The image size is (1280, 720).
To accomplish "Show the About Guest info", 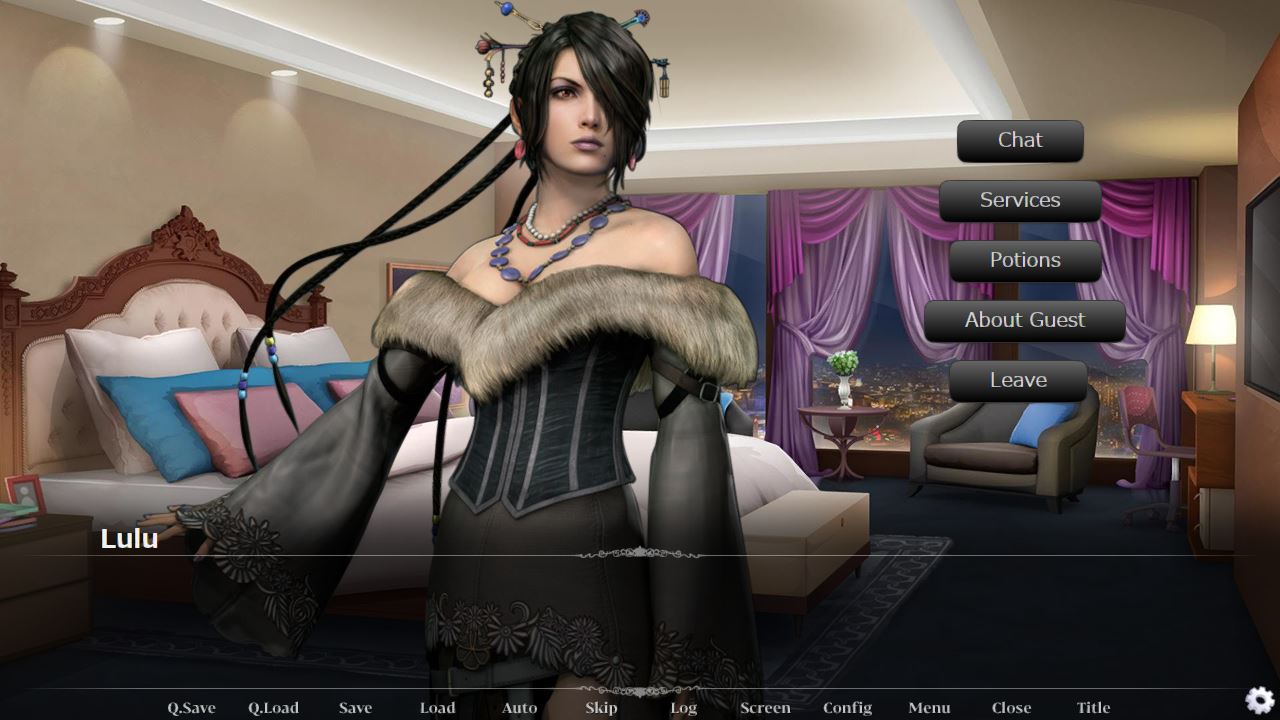I will [1024, 321].
